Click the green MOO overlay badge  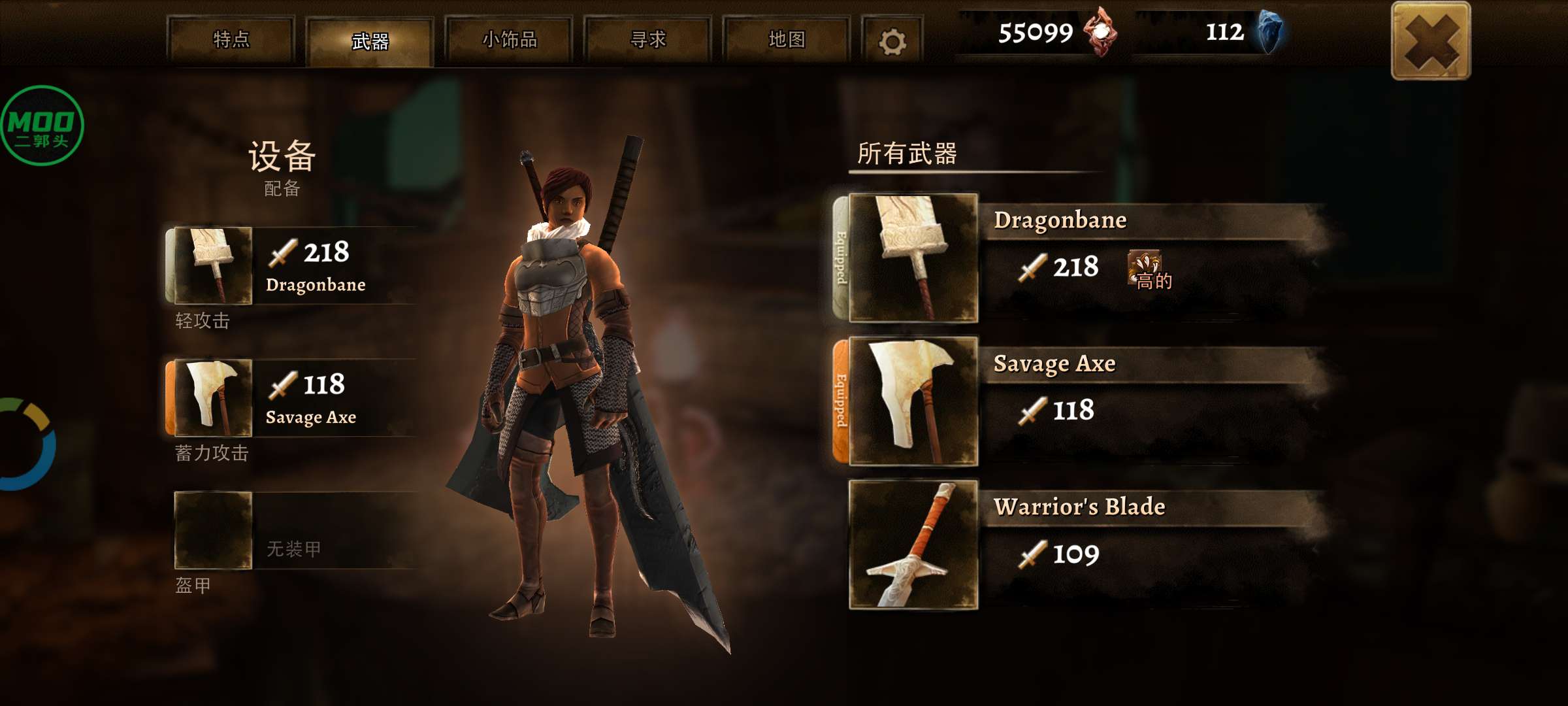(x=42, y=126)
